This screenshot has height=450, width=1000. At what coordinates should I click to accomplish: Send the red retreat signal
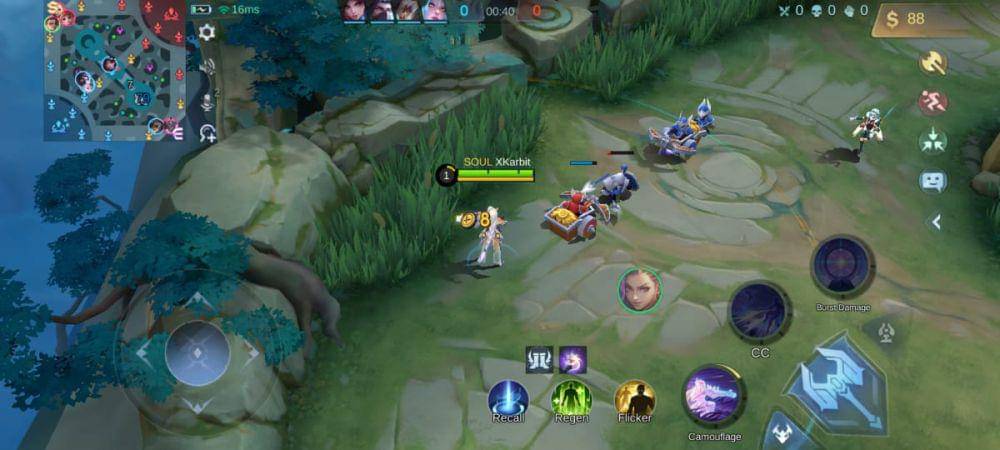pos(933,102)
